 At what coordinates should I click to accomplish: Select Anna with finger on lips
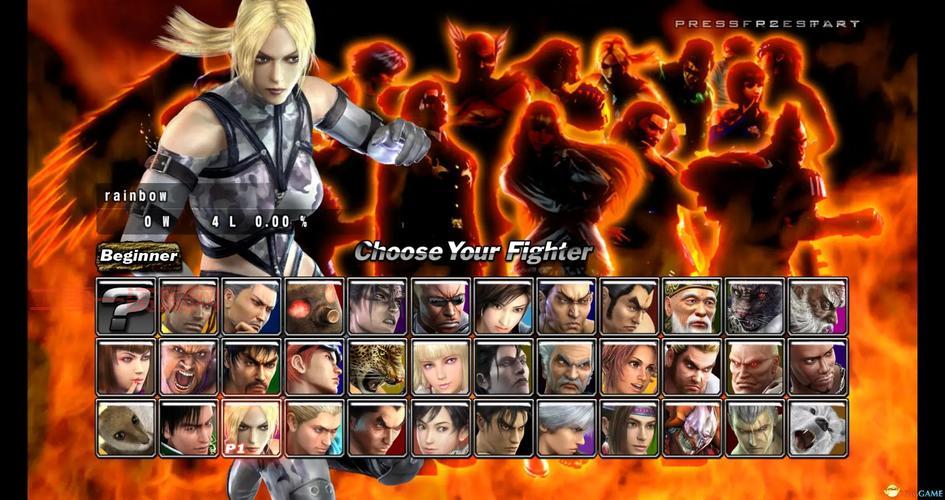coord(126,367)
